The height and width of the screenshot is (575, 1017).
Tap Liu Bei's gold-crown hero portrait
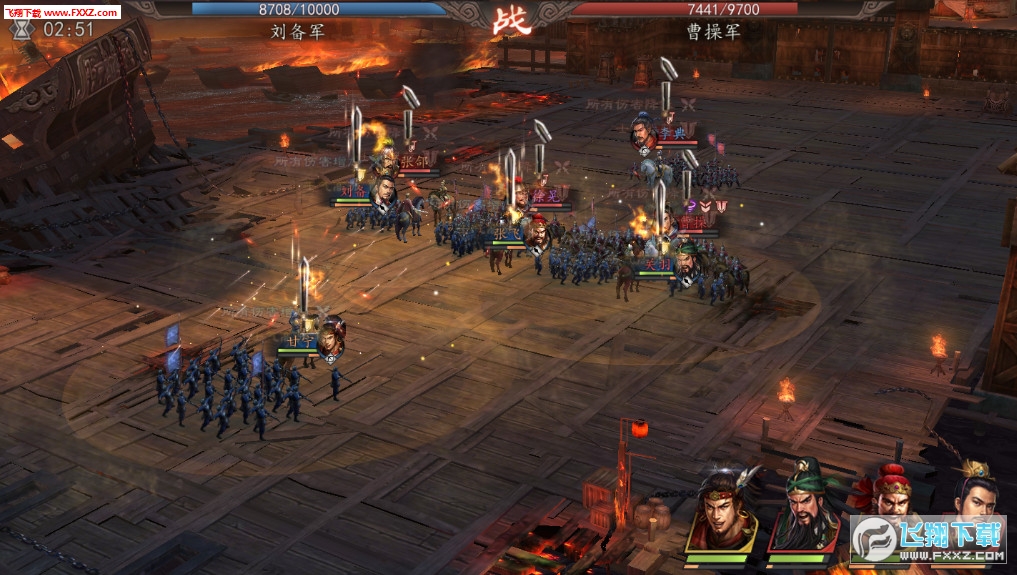[969, 493]
